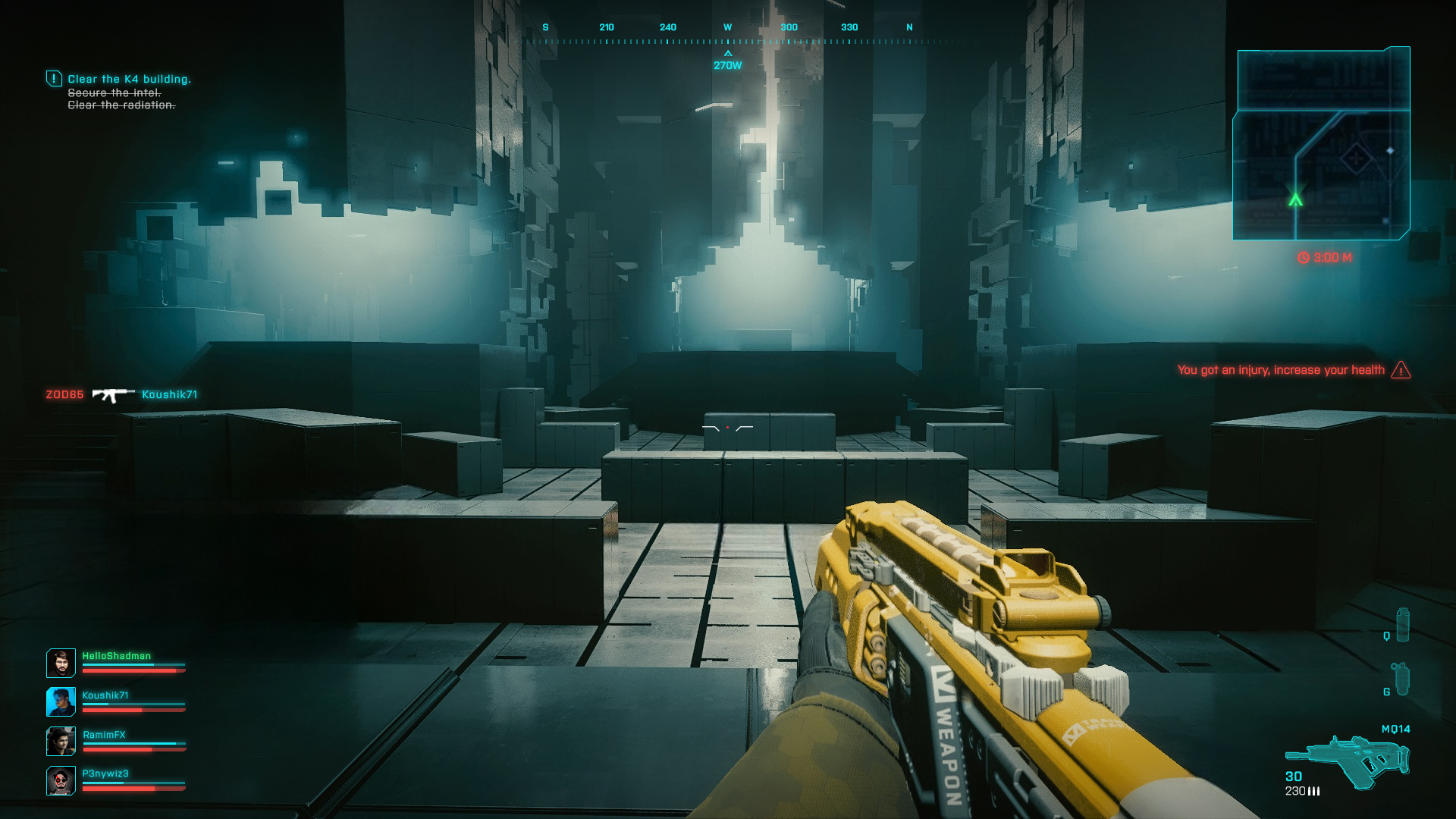The width and height of the screenshot is (1456, 819).
Task: Click the 270W heading indicator arrow
Action: (729, 53)
